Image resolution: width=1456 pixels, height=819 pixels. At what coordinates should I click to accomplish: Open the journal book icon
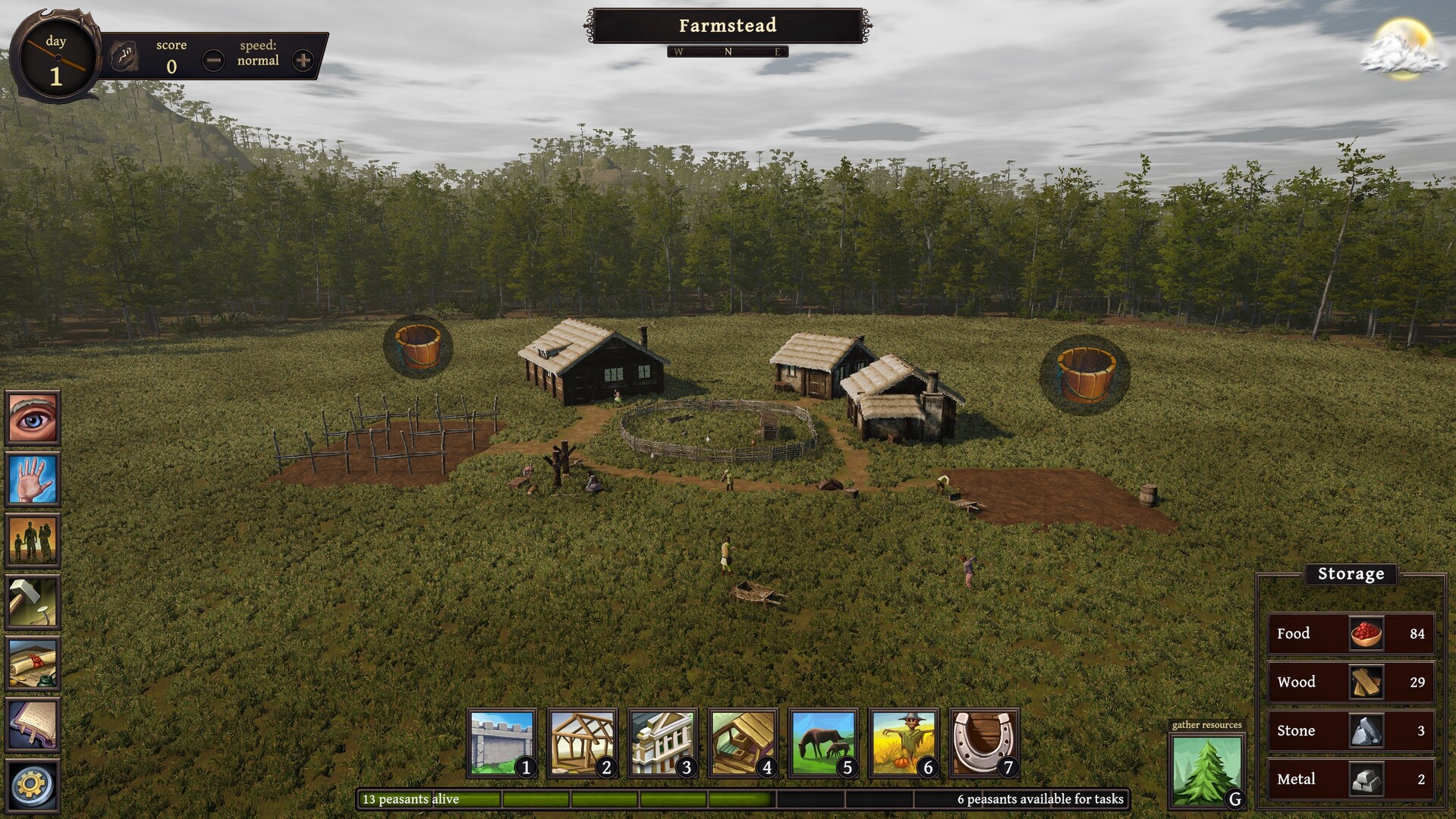(x=33, y=725)
